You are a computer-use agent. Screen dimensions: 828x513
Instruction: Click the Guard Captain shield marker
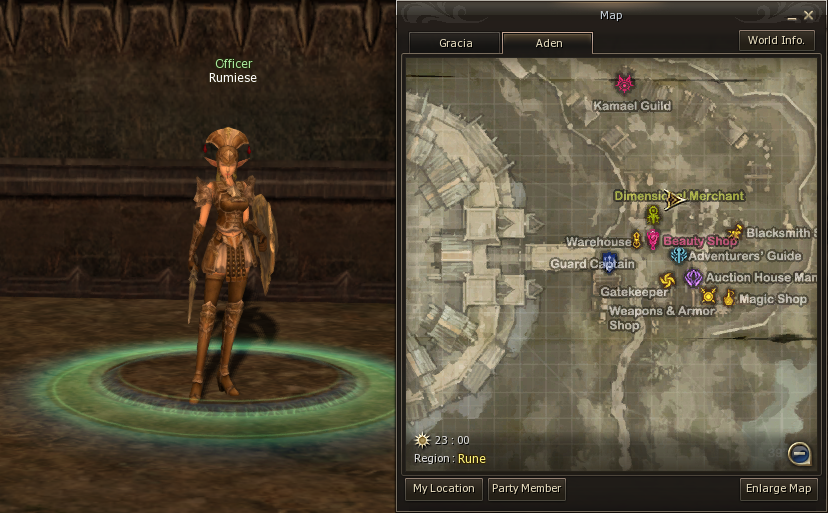tap(609, 263)
